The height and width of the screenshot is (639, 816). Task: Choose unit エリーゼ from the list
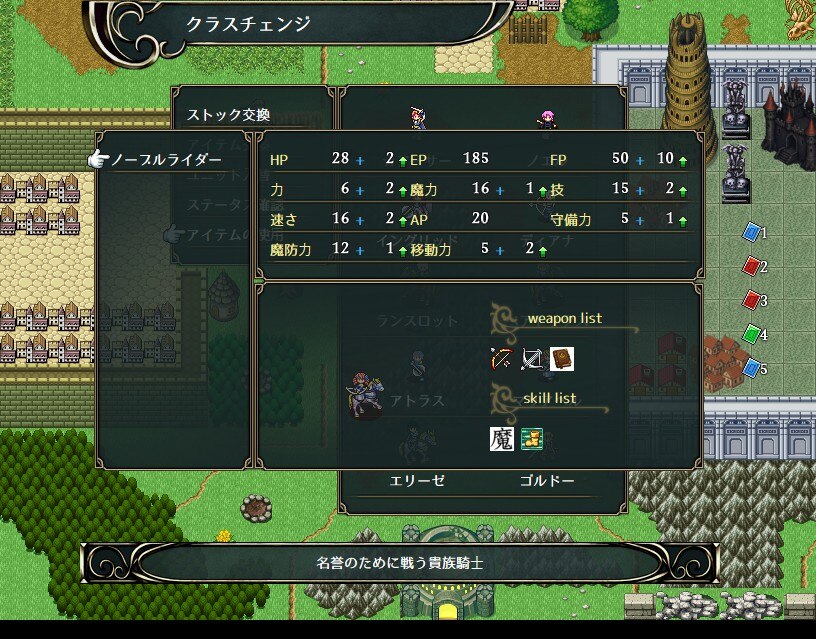point(416,480)
